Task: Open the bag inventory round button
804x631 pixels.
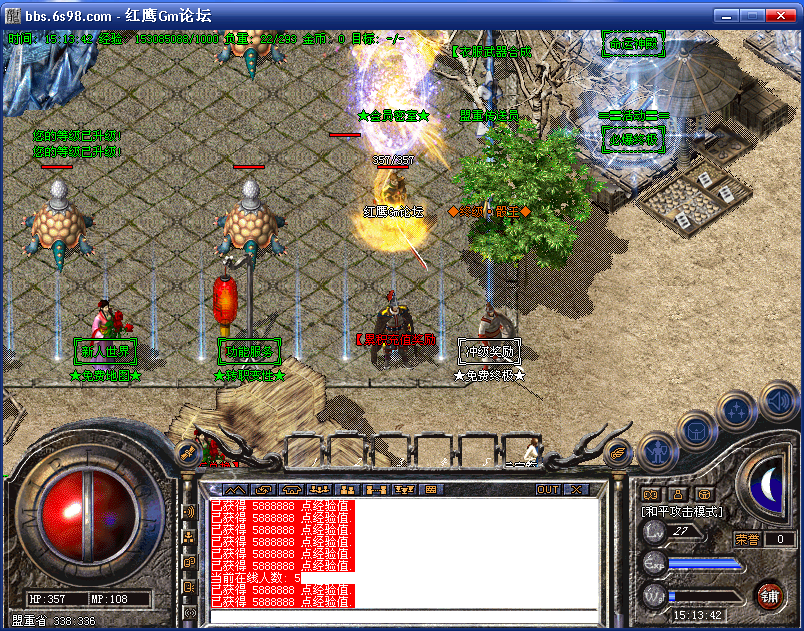Action: click(x=695, y=431)
